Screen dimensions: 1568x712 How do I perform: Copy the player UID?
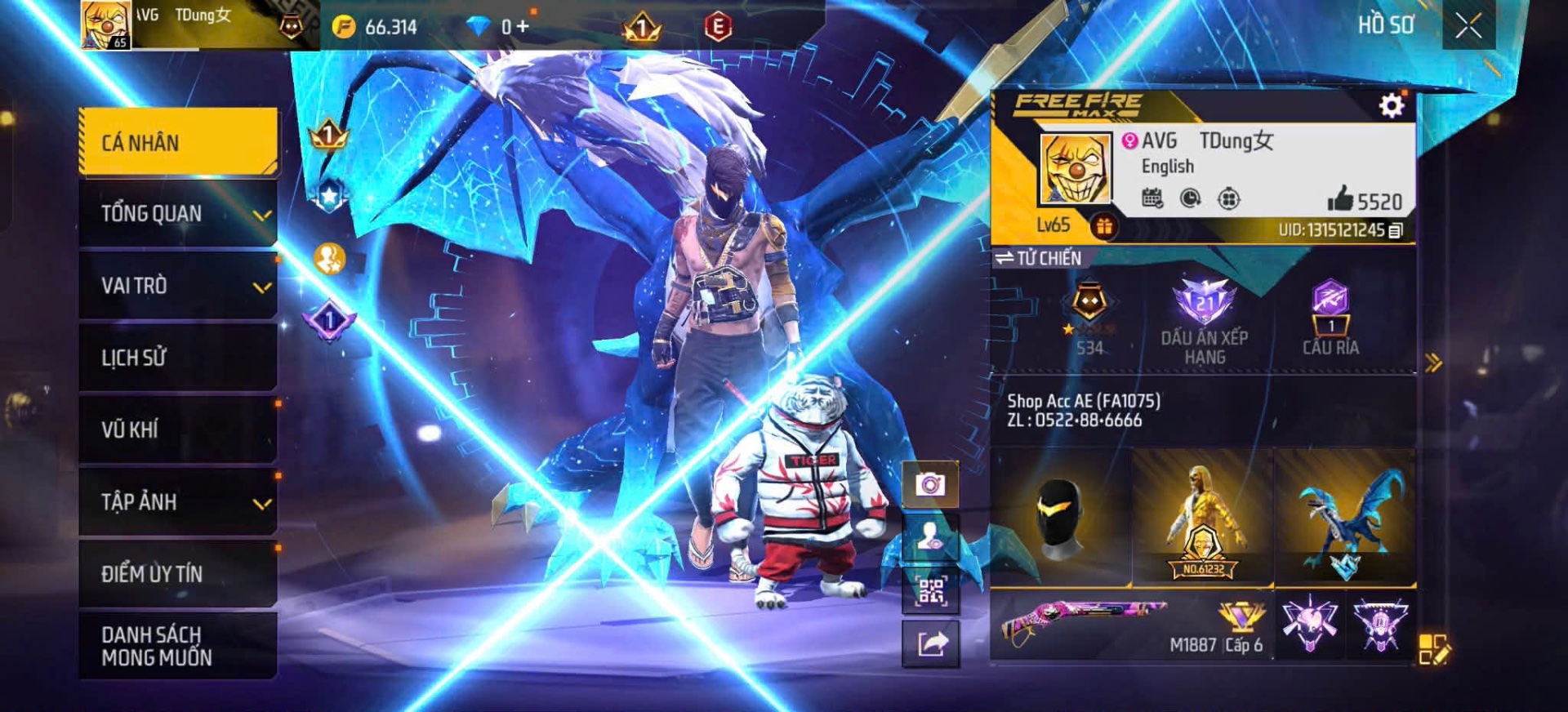click(1396, 230)
